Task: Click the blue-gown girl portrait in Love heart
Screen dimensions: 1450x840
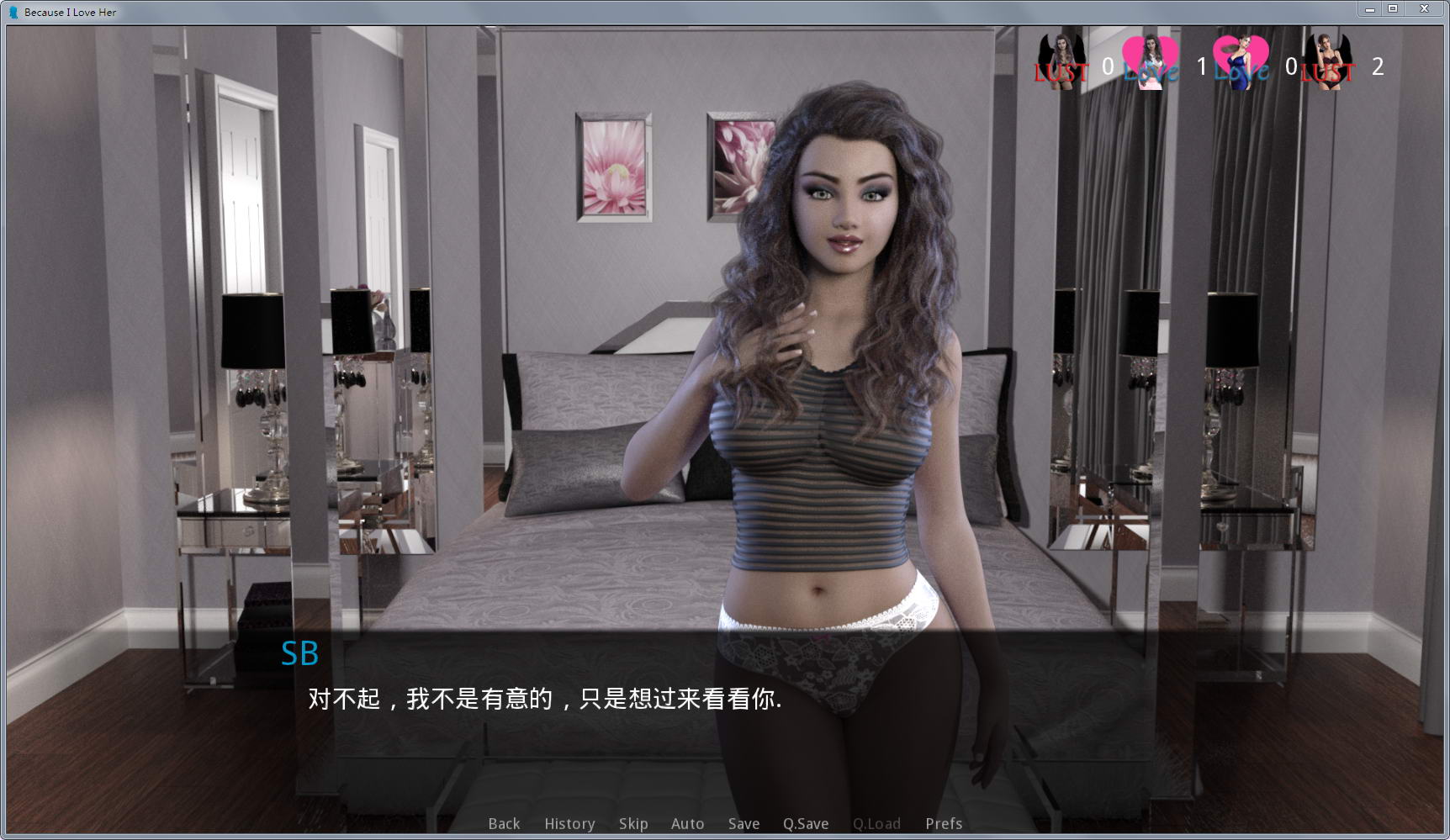Action: pyautogui.click(x=1242, y=57)
